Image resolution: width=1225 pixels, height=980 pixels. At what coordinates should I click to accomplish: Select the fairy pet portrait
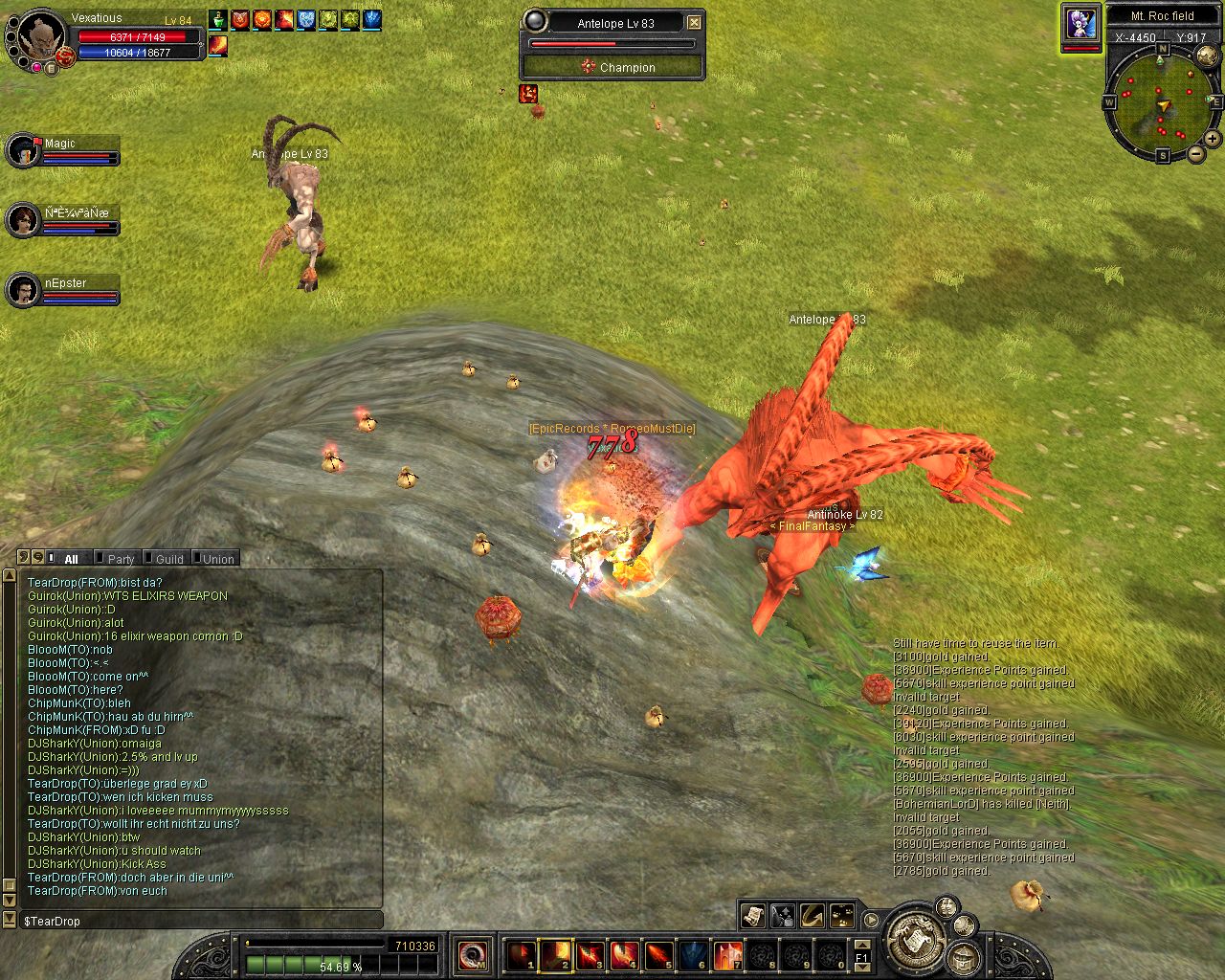(x=1080, y=23)
